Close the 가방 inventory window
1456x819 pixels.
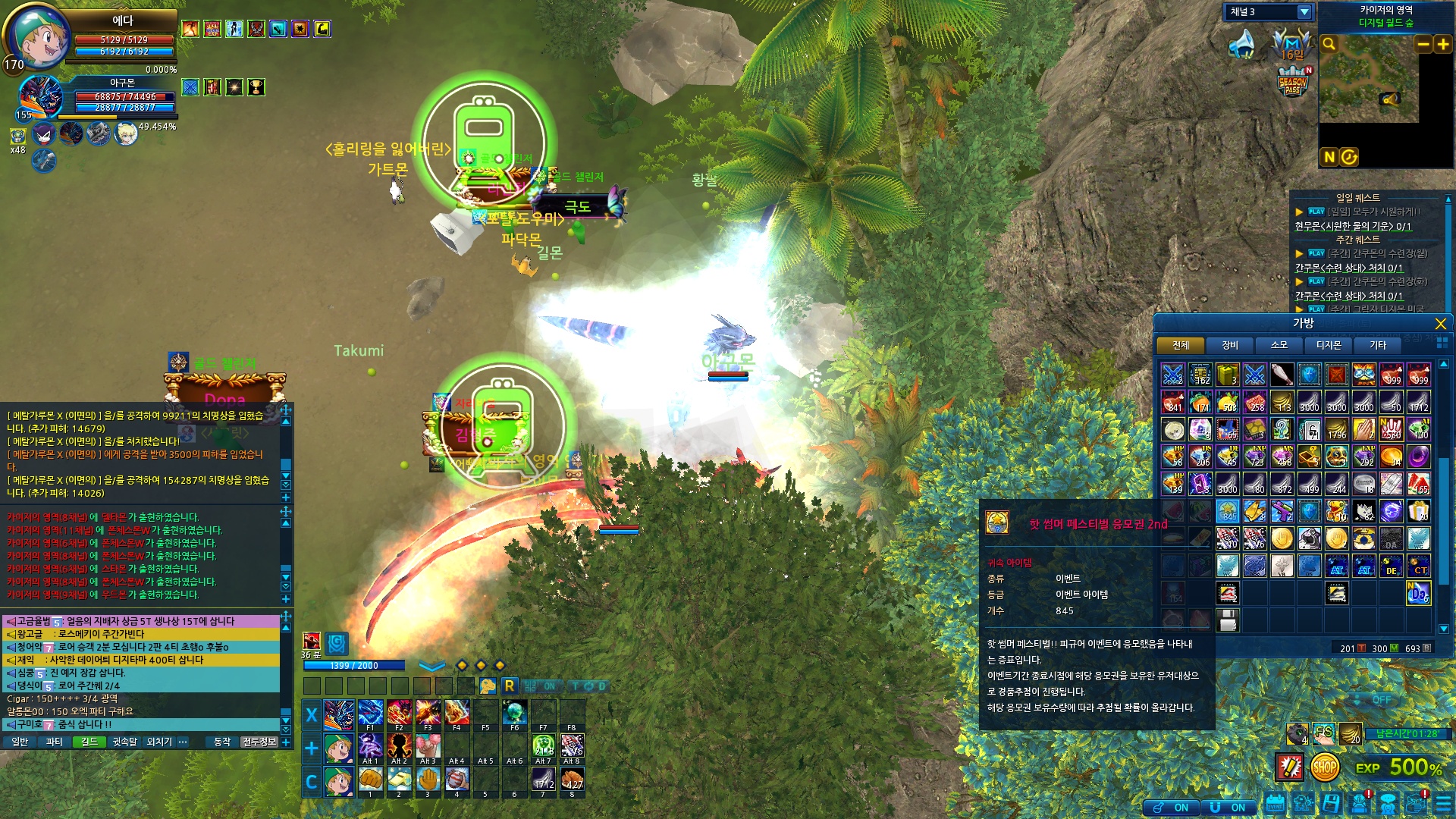click(1440, 324)
